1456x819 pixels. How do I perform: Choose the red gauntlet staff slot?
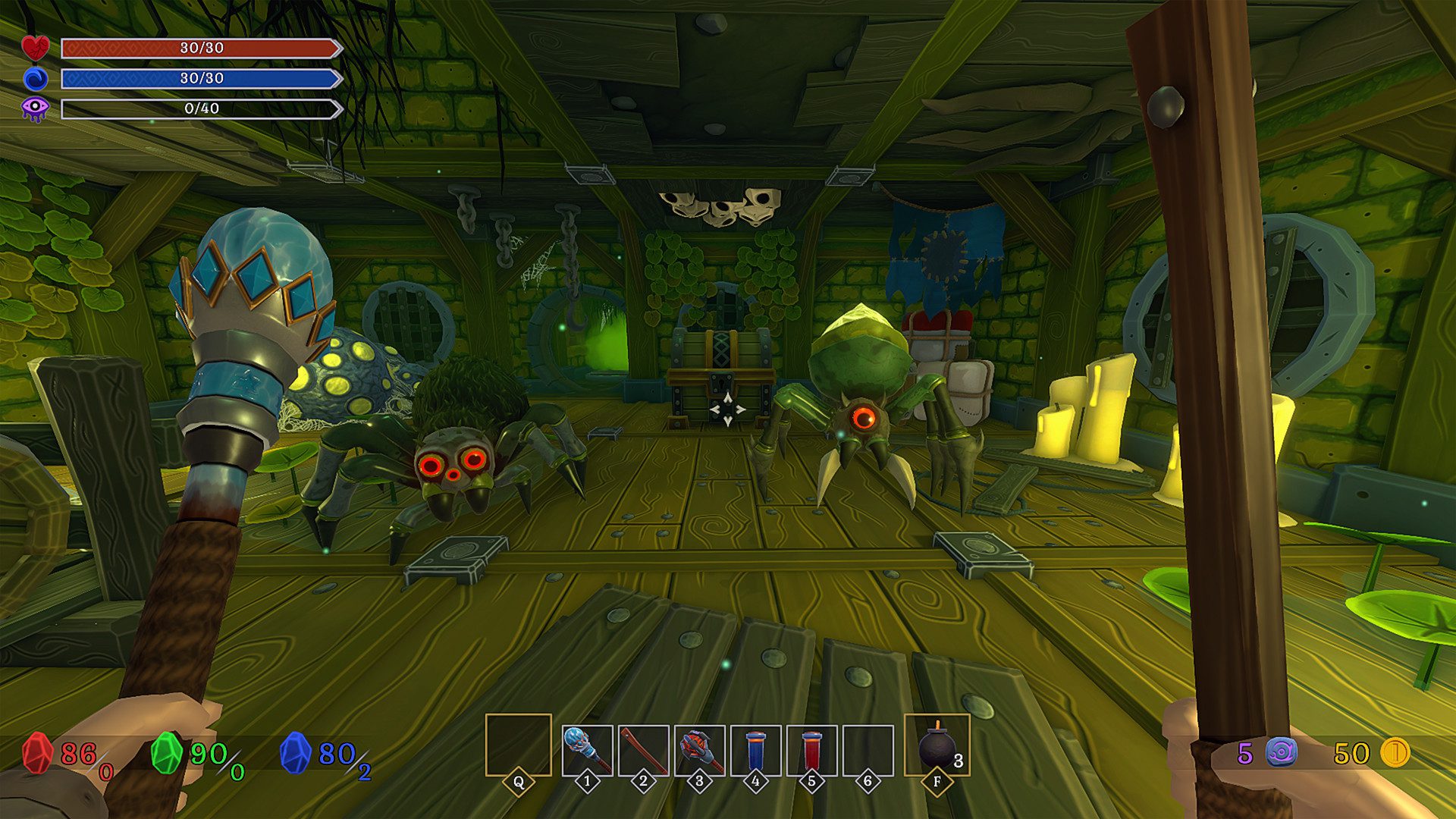click(x=699, y=749)
